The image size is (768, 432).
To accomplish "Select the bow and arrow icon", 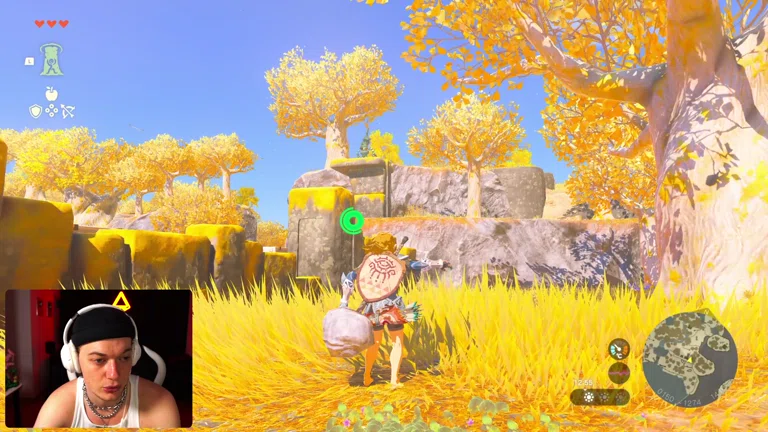I will (68, 111).
